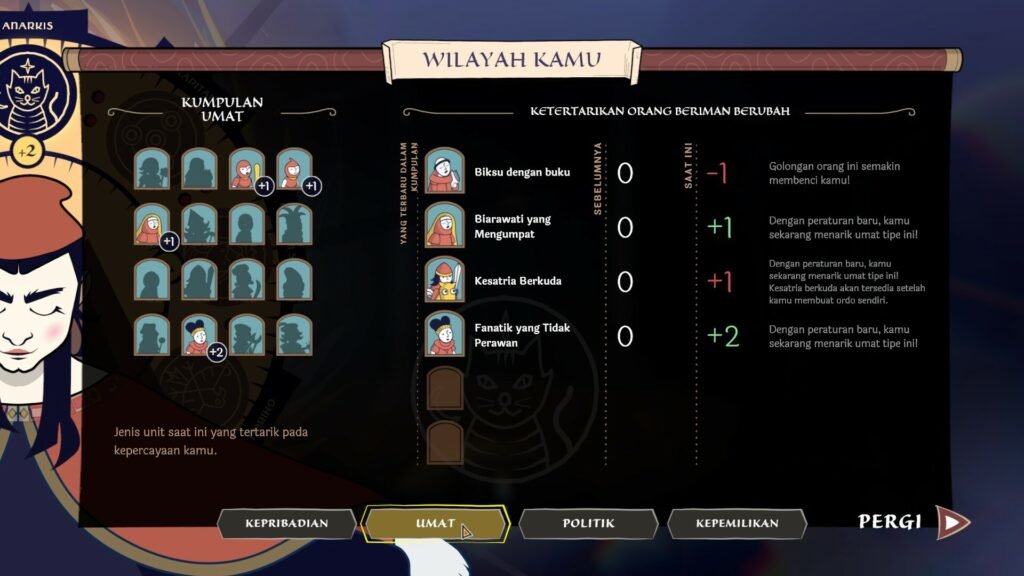Open the Politik tab
Image resolution: width=1024 pixels, height=576 pixels.
pyautogui.click(x=588, y=522)
